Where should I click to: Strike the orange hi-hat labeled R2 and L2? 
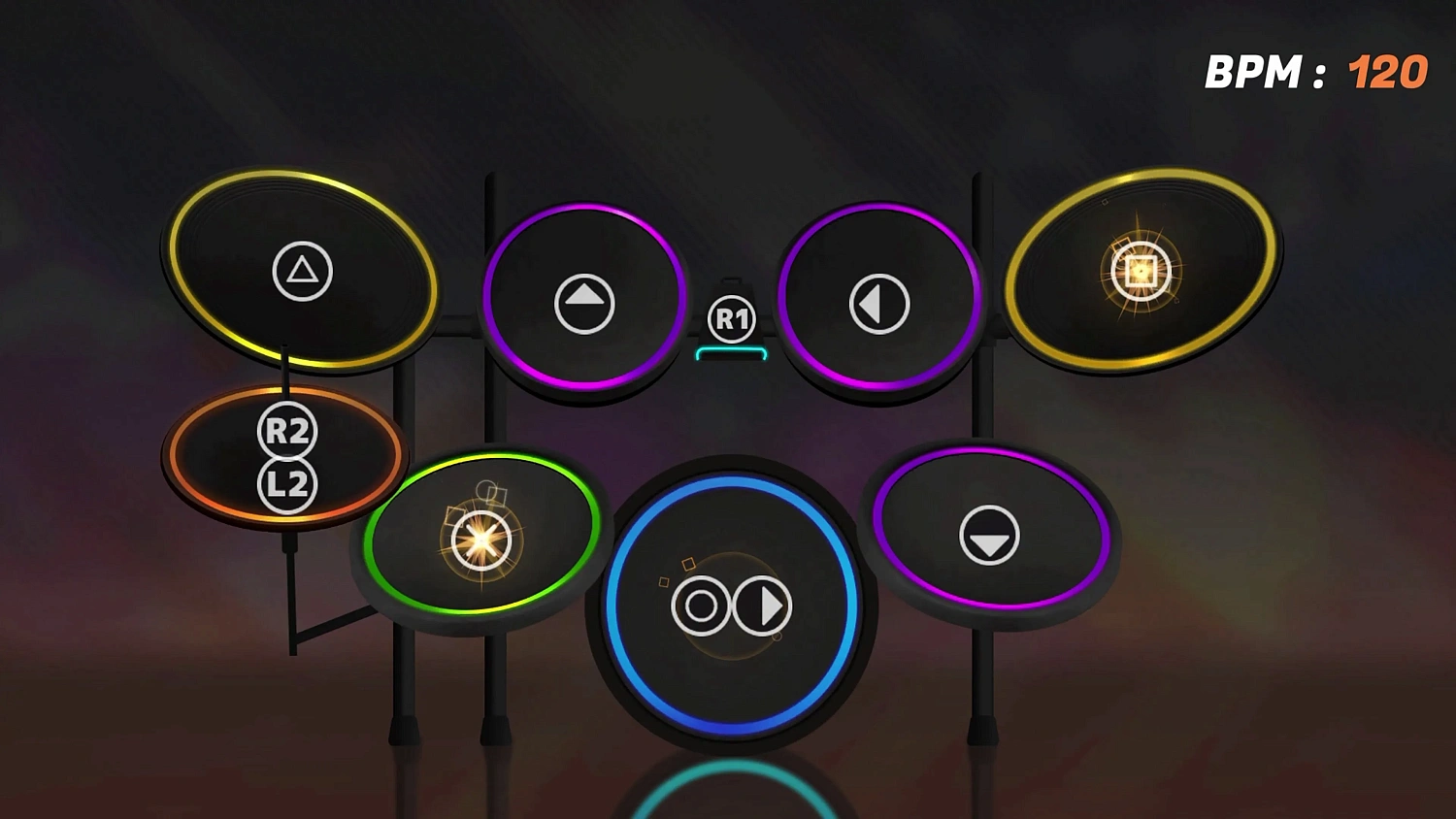(x=286, y=456)
